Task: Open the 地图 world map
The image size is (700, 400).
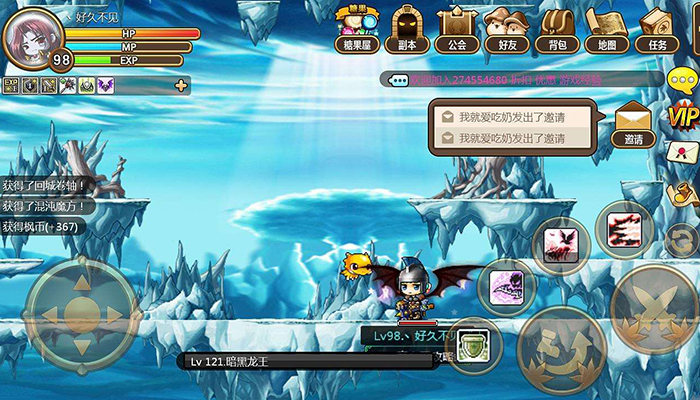Action: click(x=606, y=29)
